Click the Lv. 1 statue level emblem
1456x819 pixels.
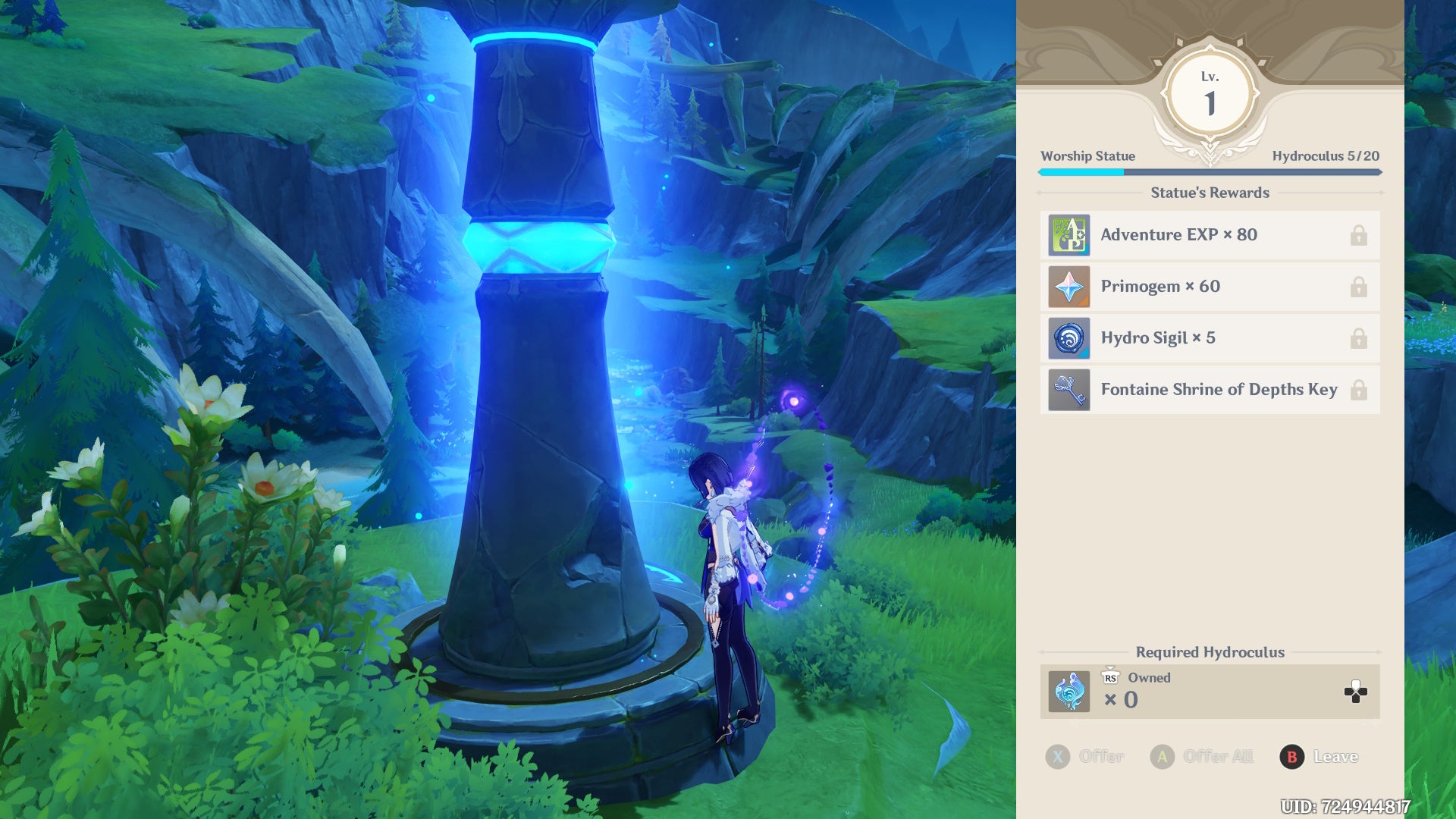(1209, 91)
